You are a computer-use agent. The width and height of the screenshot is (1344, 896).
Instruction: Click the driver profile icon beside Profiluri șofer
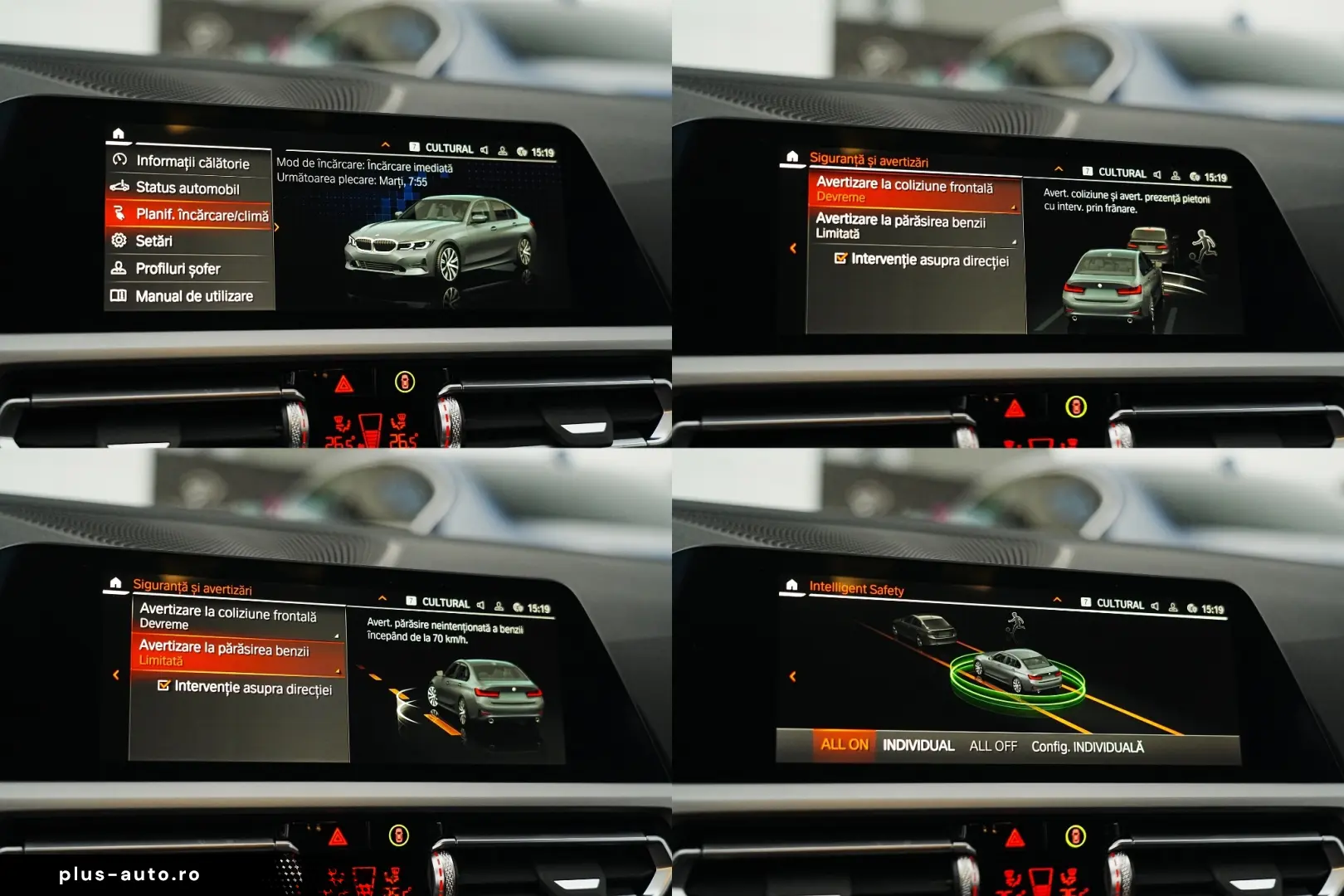click(x=120, y=268)
